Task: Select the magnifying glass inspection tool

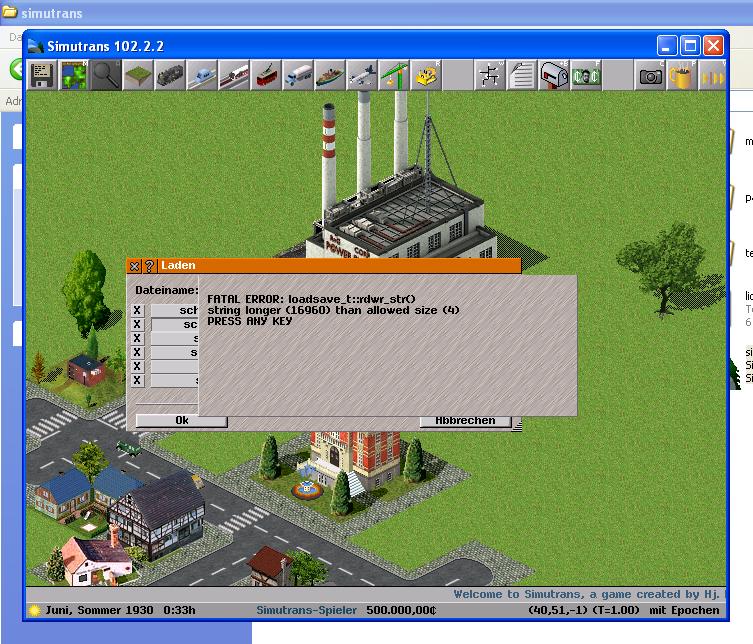Action: click(106, 76)
